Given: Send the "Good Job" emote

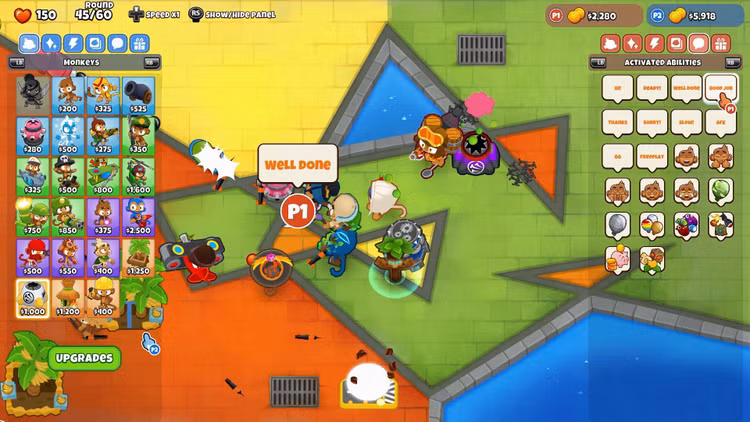Looking at the screenshot, I should [x=721, y=88].
